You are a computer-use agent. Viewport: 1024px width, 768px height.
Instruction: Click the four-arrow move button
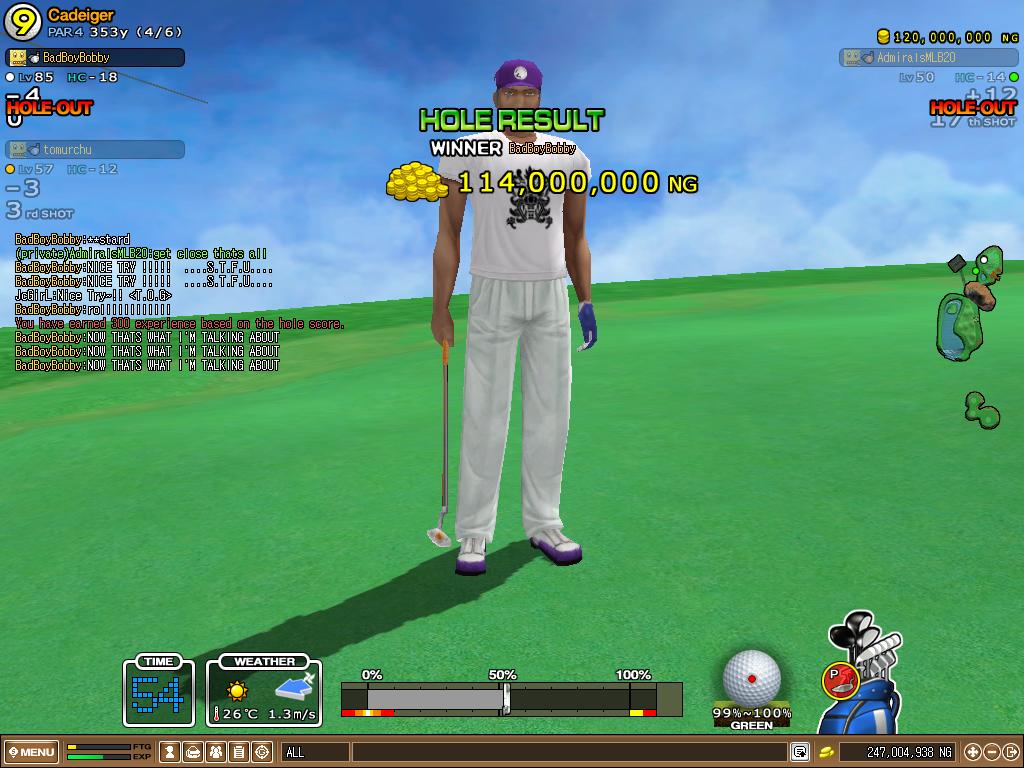(972, 752)
